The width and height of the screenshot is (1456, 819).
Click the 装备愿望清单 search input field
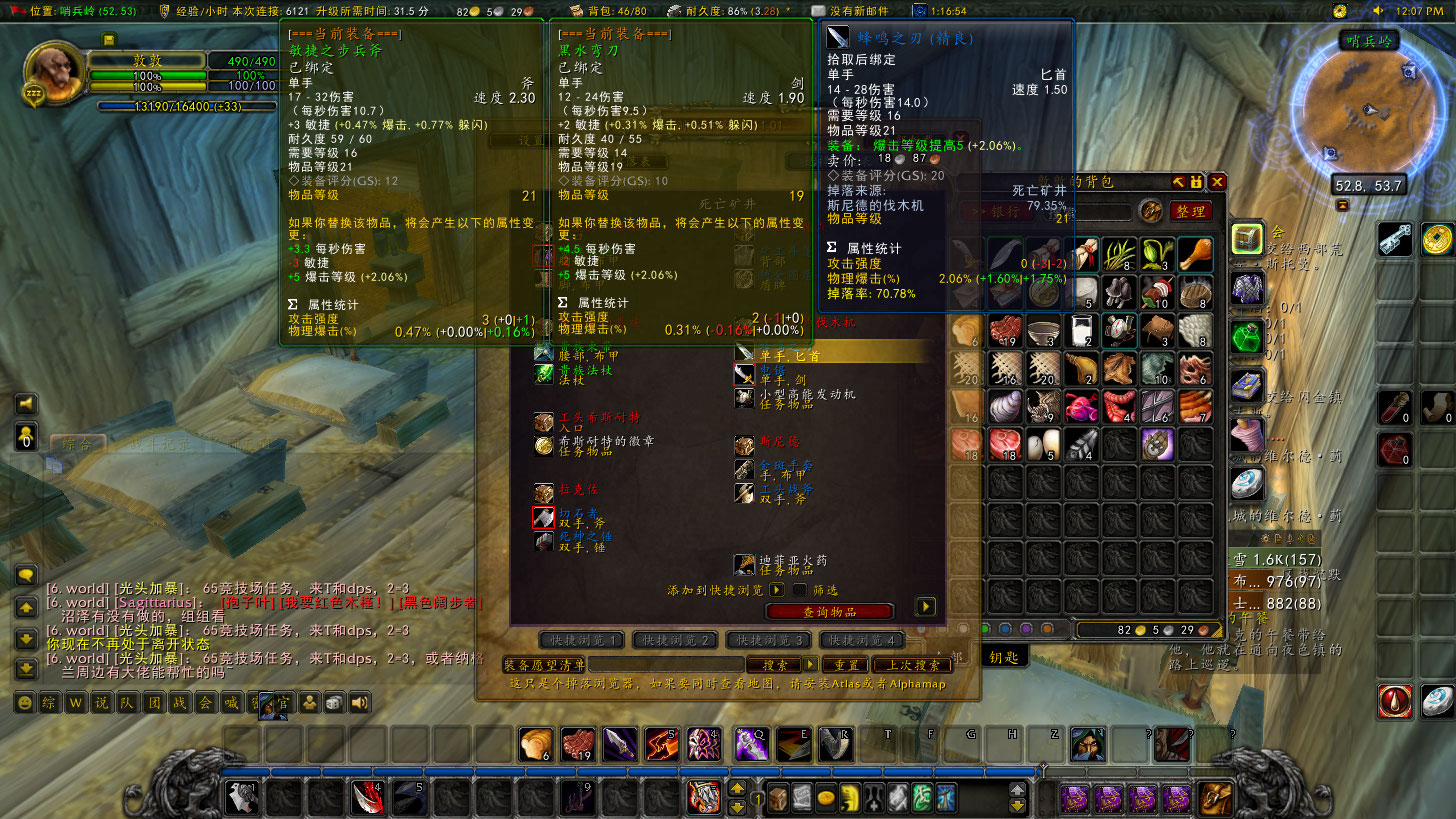(x=666, y=664)
